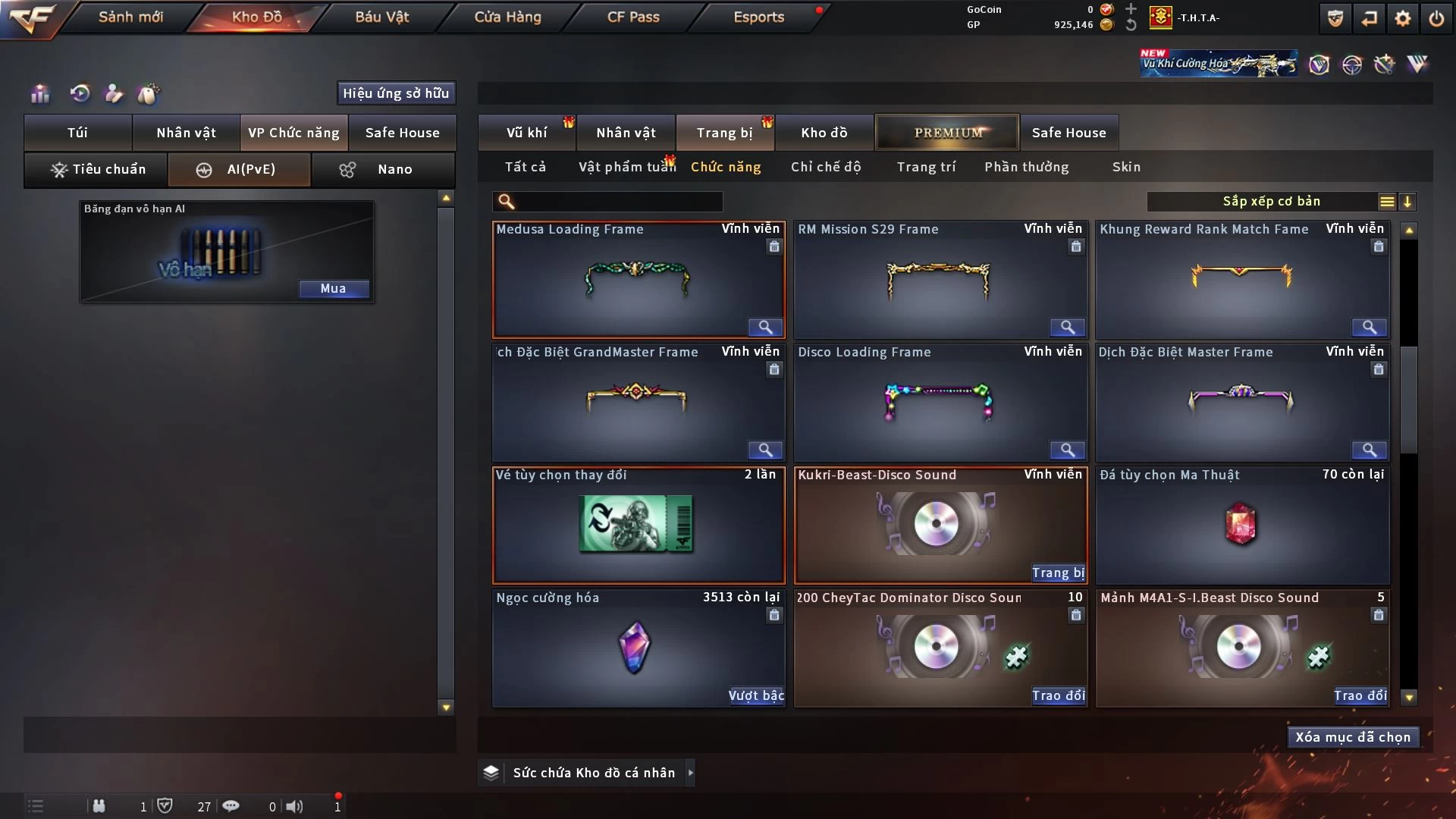Select the Nano mode tab
This screenshot has height=819, width=1456.
click(x=383, y=169)
